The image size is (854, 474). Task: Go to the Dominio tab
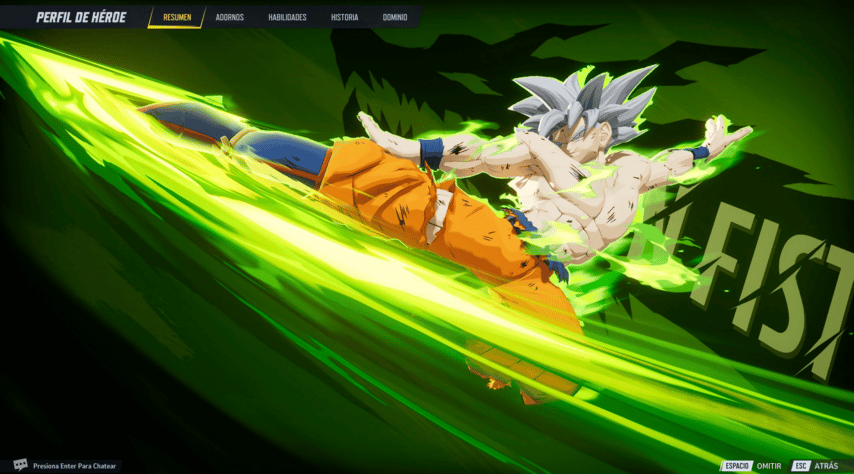[395, 17]
